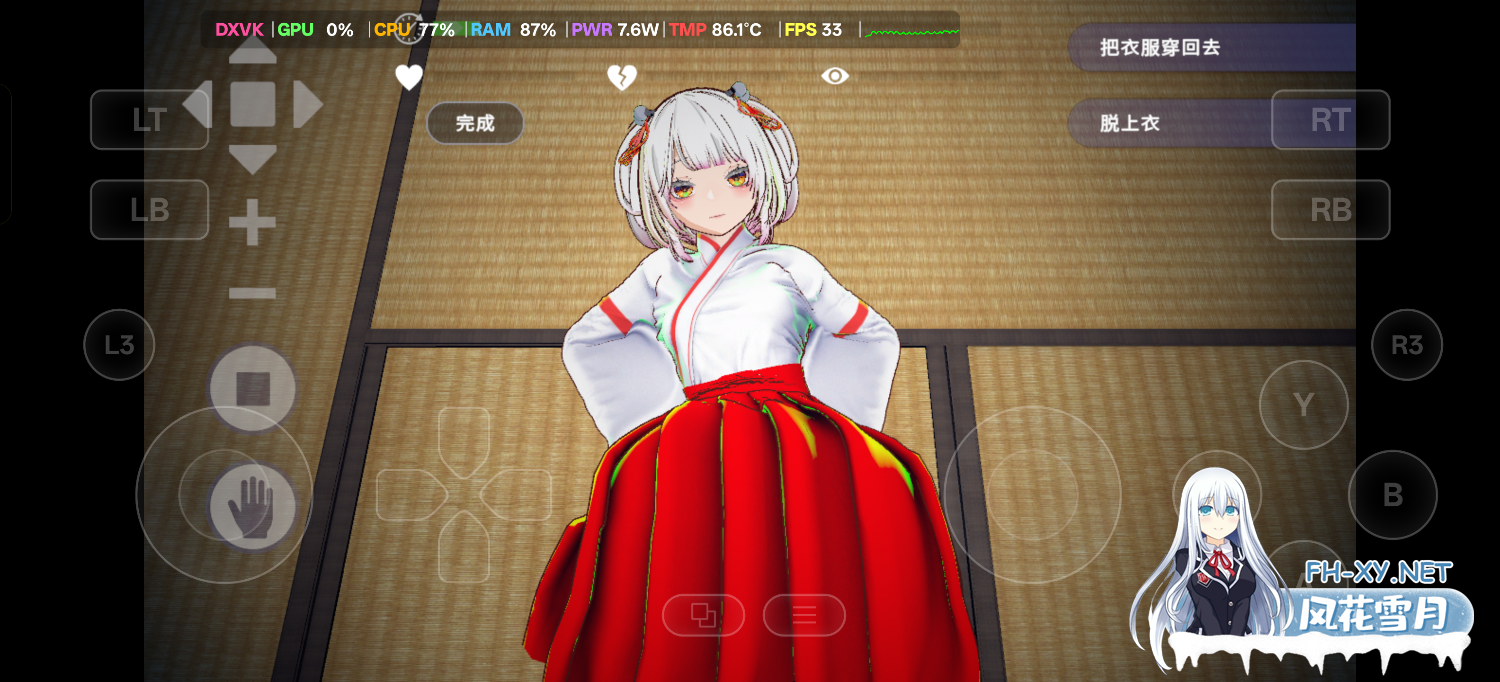Select the broken heart icon

(x=622, y=77)
